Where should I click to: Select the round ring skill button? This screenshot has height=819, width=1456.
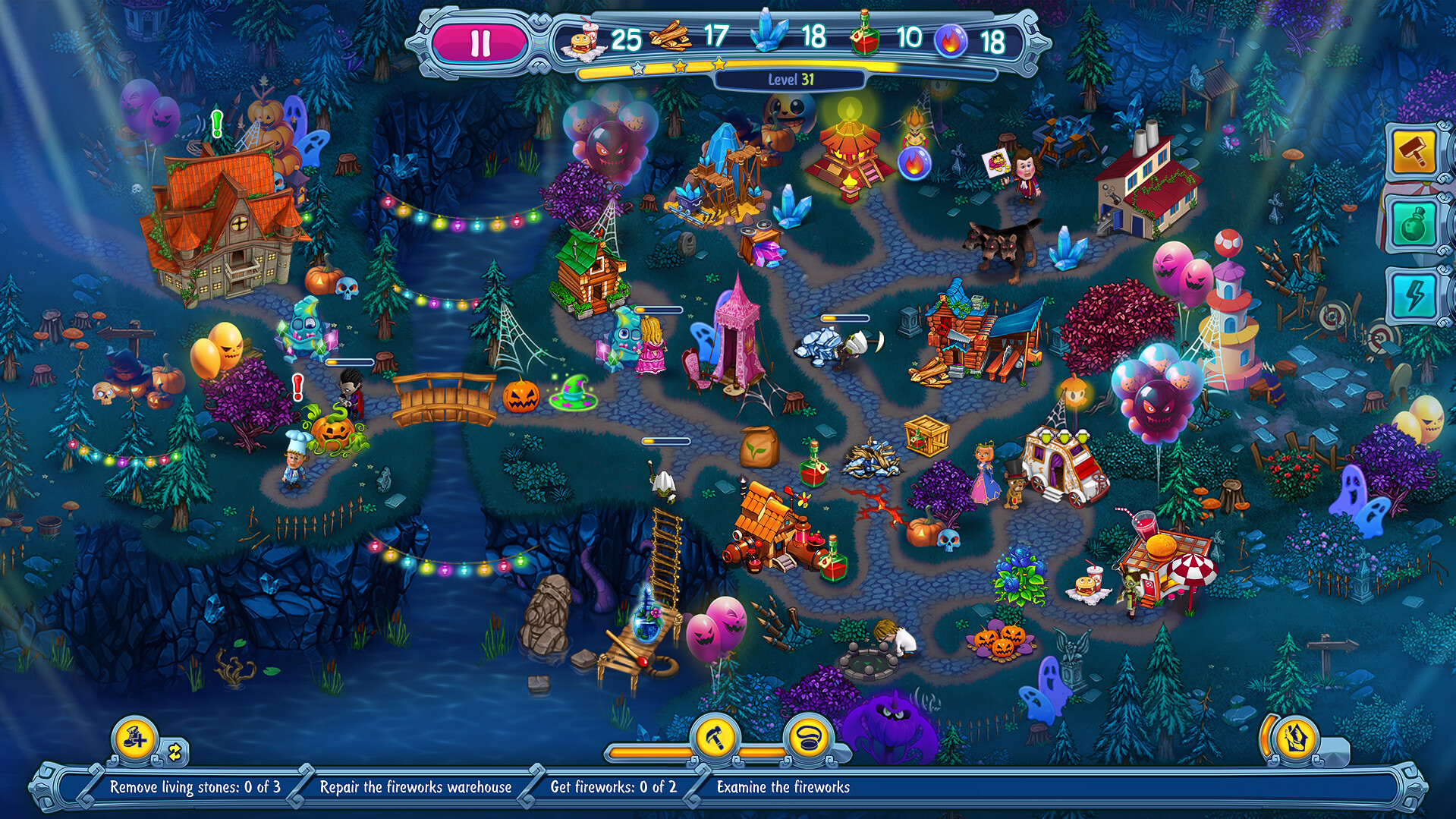(x=809, y=736)
